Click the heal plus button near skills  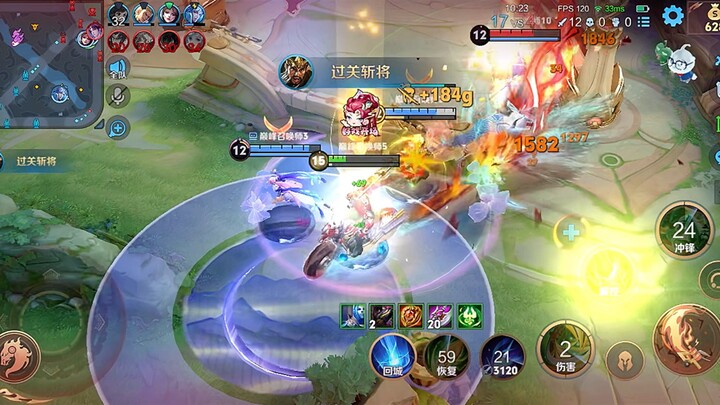(x=571, y=233)
